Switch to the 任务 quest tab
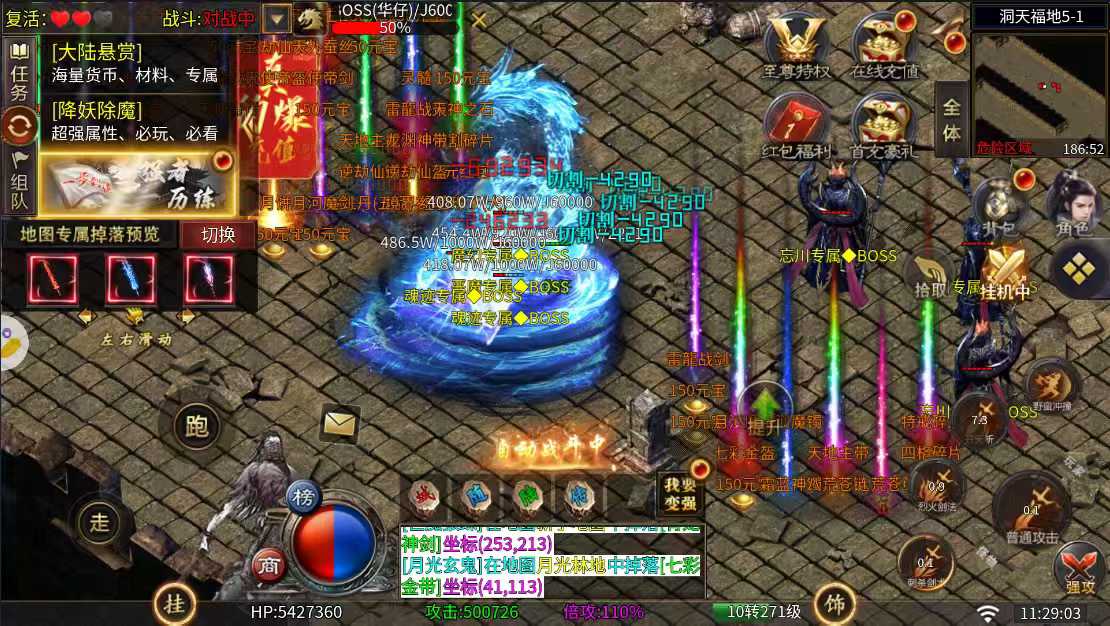Image resolution: width=1110 pixels, height=626 pixels. pos(19,72)
